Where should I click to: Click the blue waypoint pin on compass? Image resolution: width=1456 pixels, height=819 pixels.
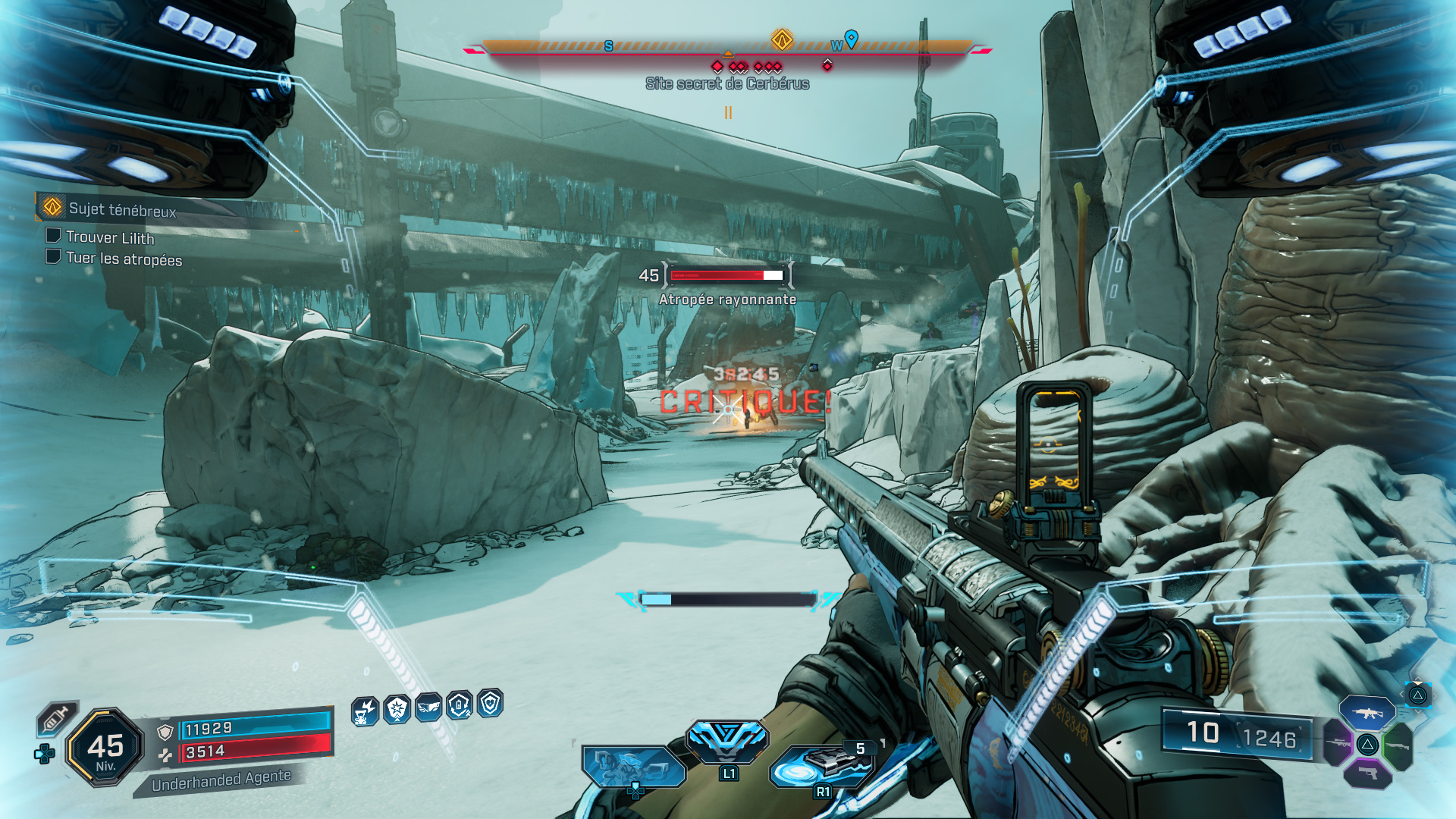pyautogui.click(x=852, y=38)
